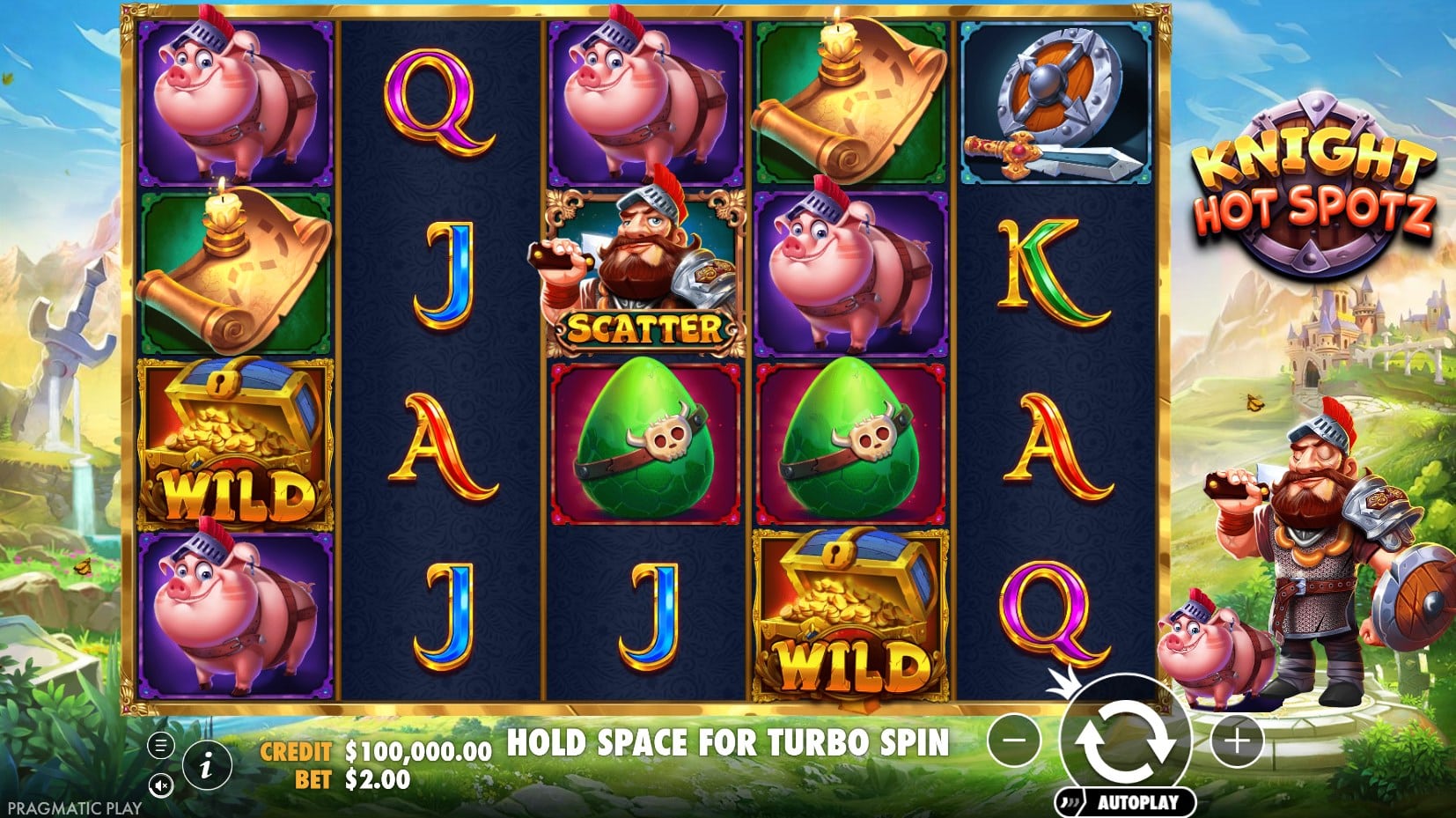Spin the reels with the circular arrows button
1456x818 pixels.
(x=1125, y=738)
